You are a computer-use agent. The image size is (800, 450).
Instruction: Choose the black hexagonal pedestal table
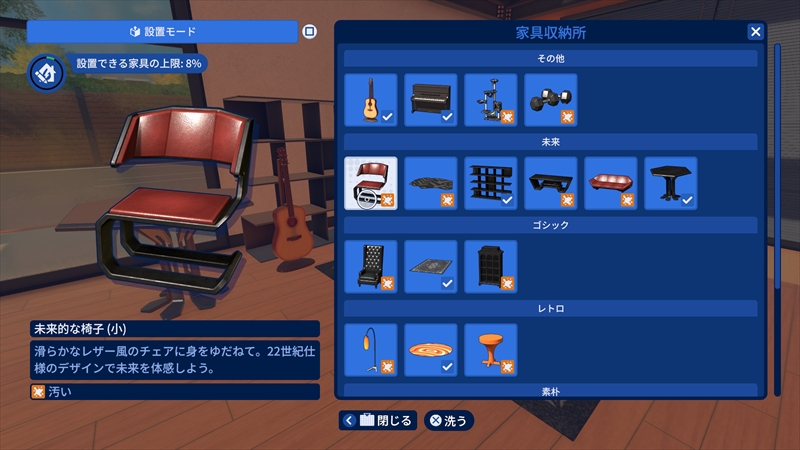click(671, 183)
